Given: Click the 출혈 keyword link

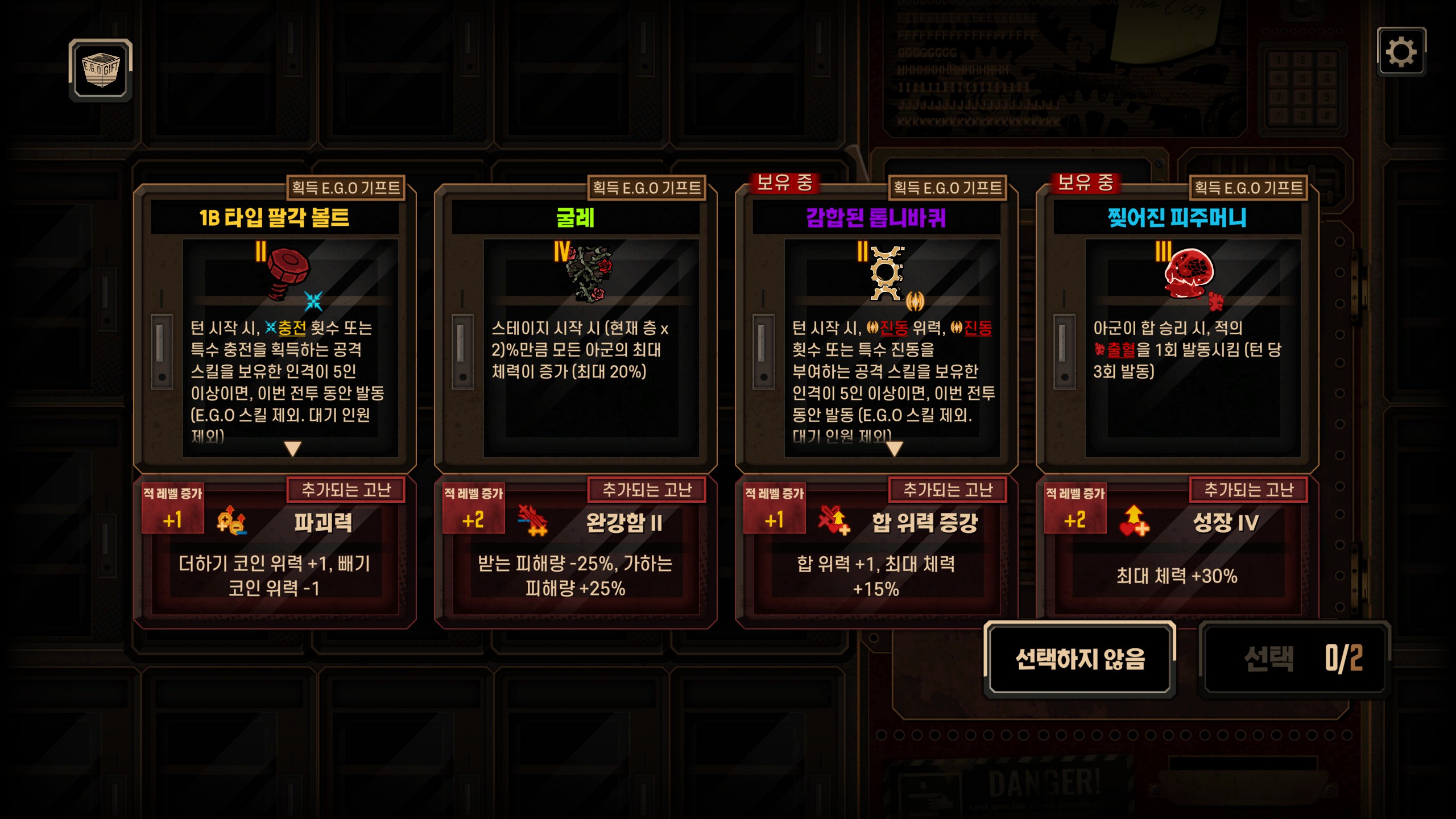Looking at the screenshot, I should pyautogui.click(x=1120, y=350).
